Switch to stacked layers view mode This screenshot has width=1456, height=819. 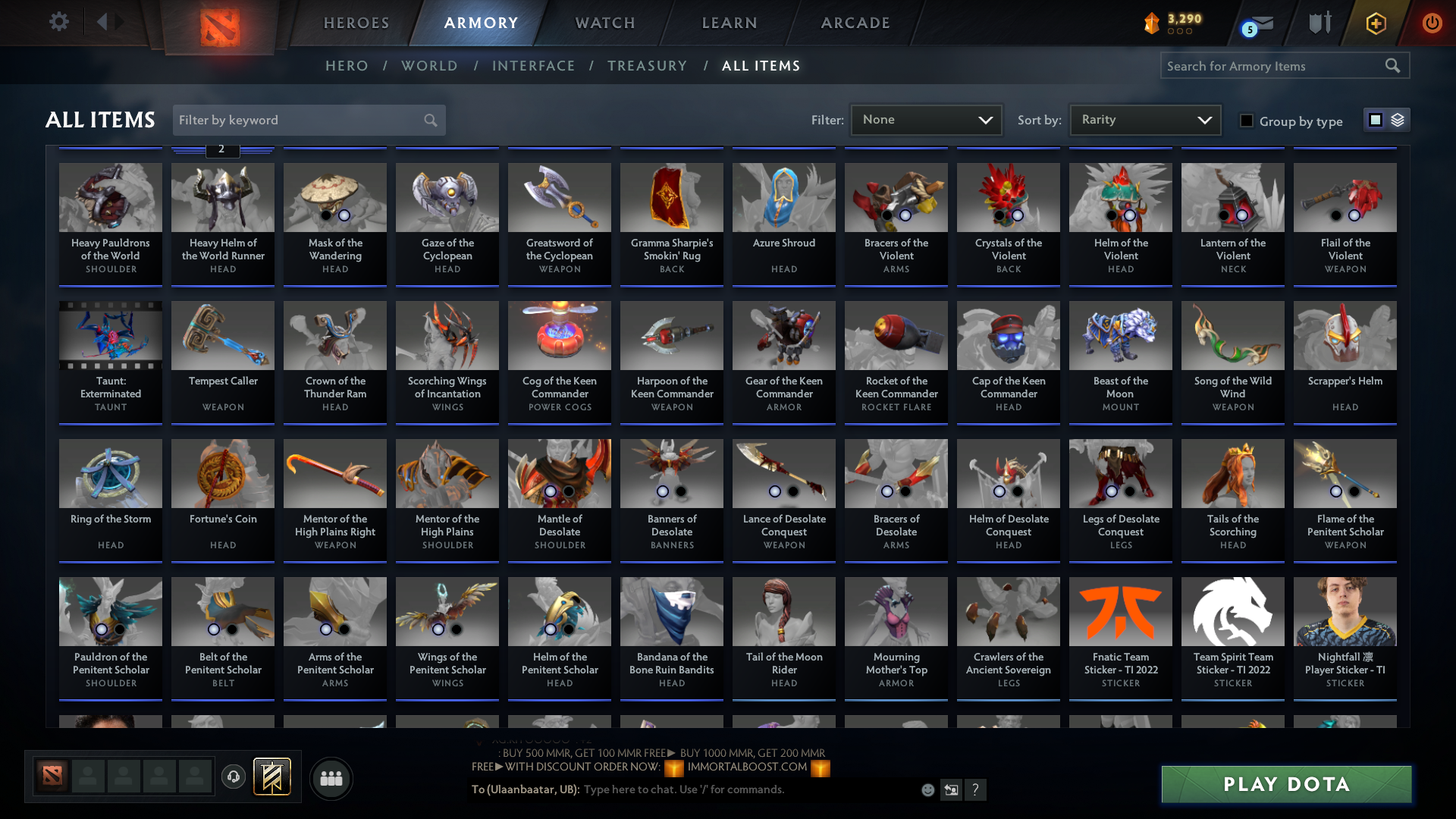pyautogui.click(x=1398, y=119)
